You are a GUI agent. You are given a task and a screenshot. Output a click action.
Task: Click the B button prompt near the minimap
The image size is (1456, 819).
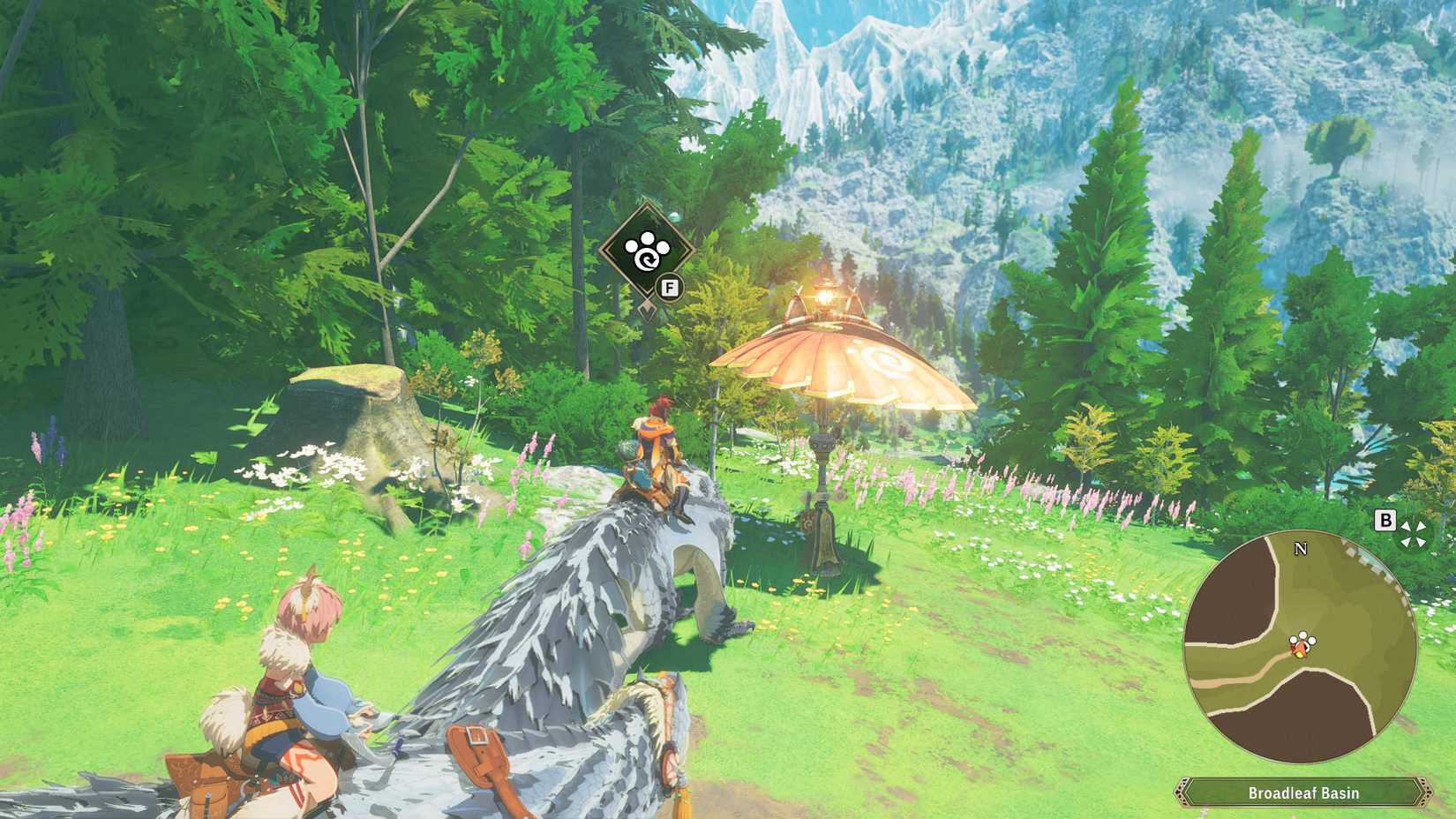click(x=1385, y=522)
